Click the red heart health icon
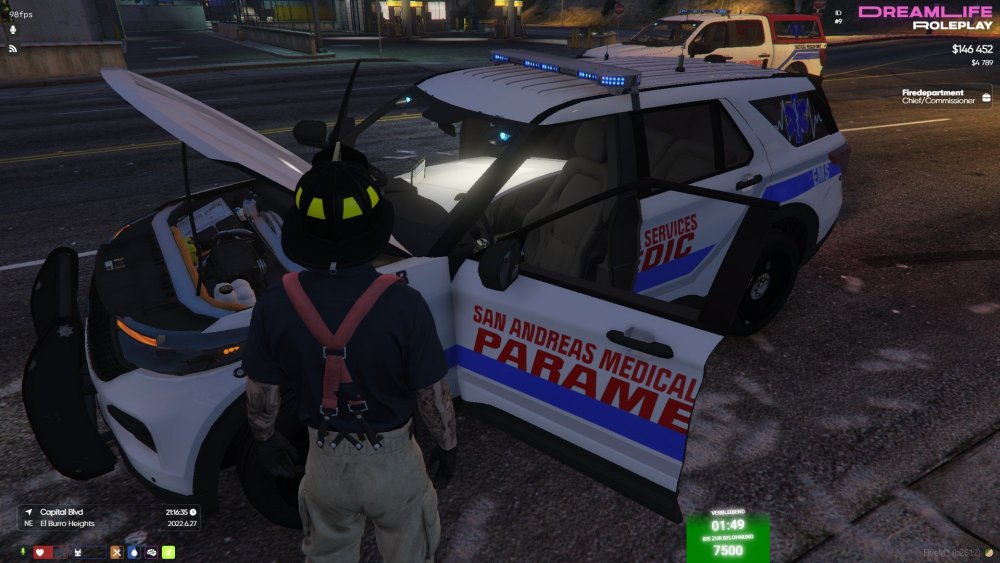Screen dimensions: 1000x563 coord(41,552)
